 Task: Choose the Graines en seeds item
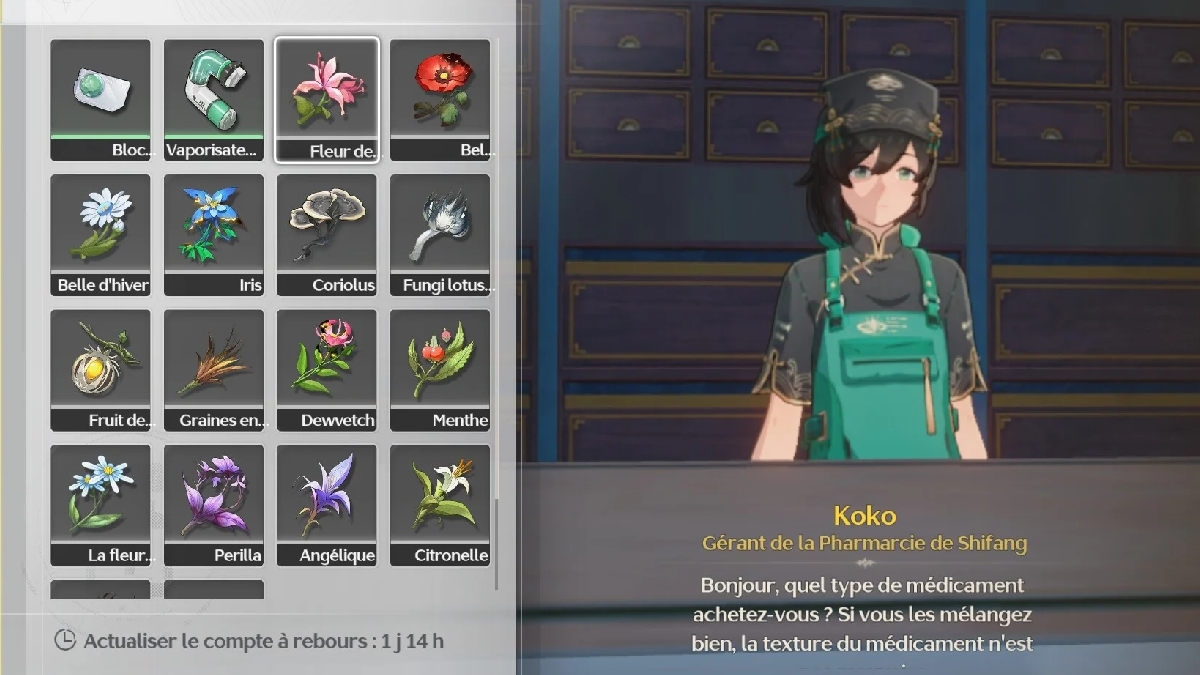(x=214, y=370)
